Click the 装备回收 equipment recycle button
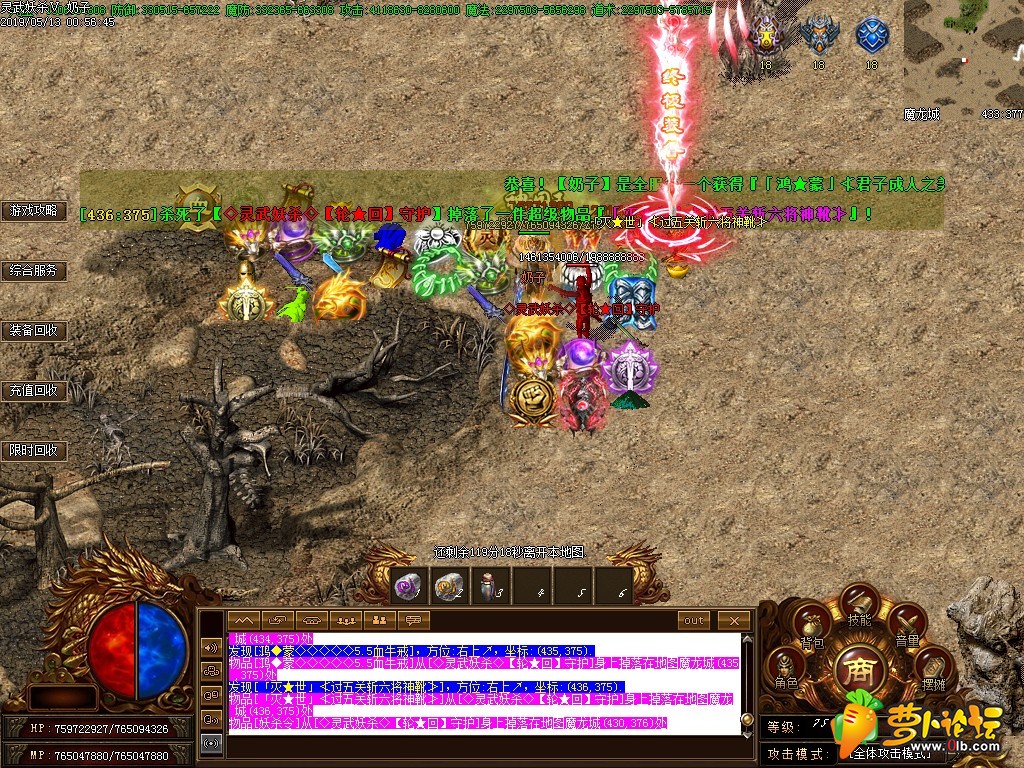Viewport: 1024px width, 768px height. 34,331
